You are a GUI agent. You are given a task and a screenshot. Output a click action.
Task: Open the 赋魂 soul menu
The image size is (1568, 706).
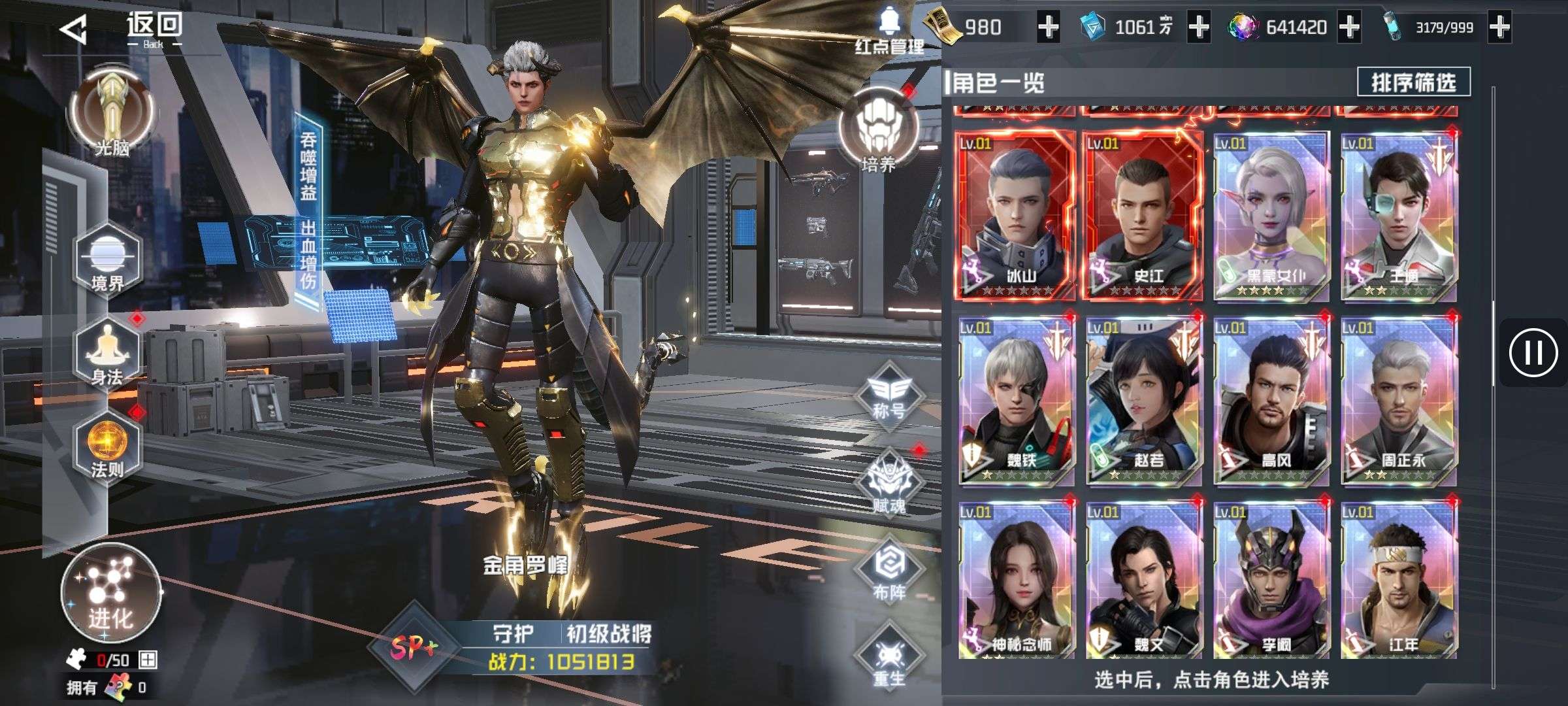pos(889,484)
